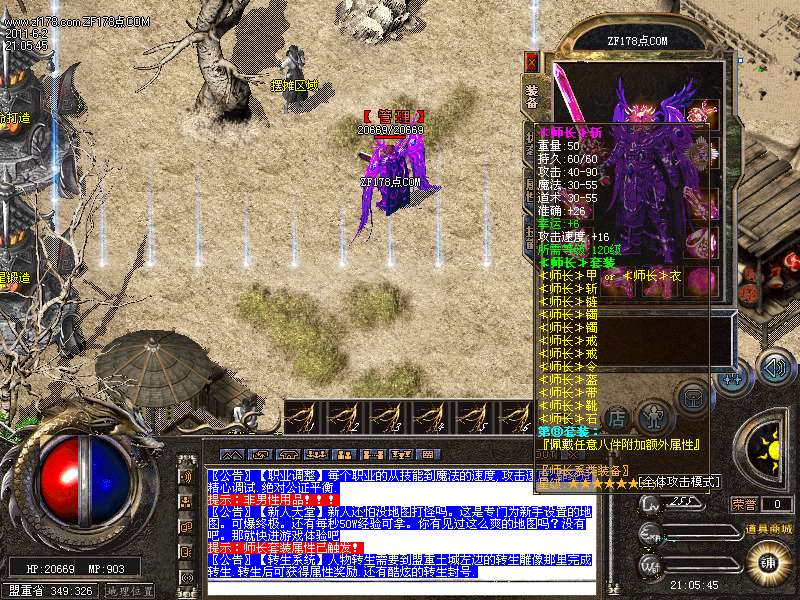Switch to the 装备 equipment tab
This screenshot has width=800, height=600.
coord(531,94)
